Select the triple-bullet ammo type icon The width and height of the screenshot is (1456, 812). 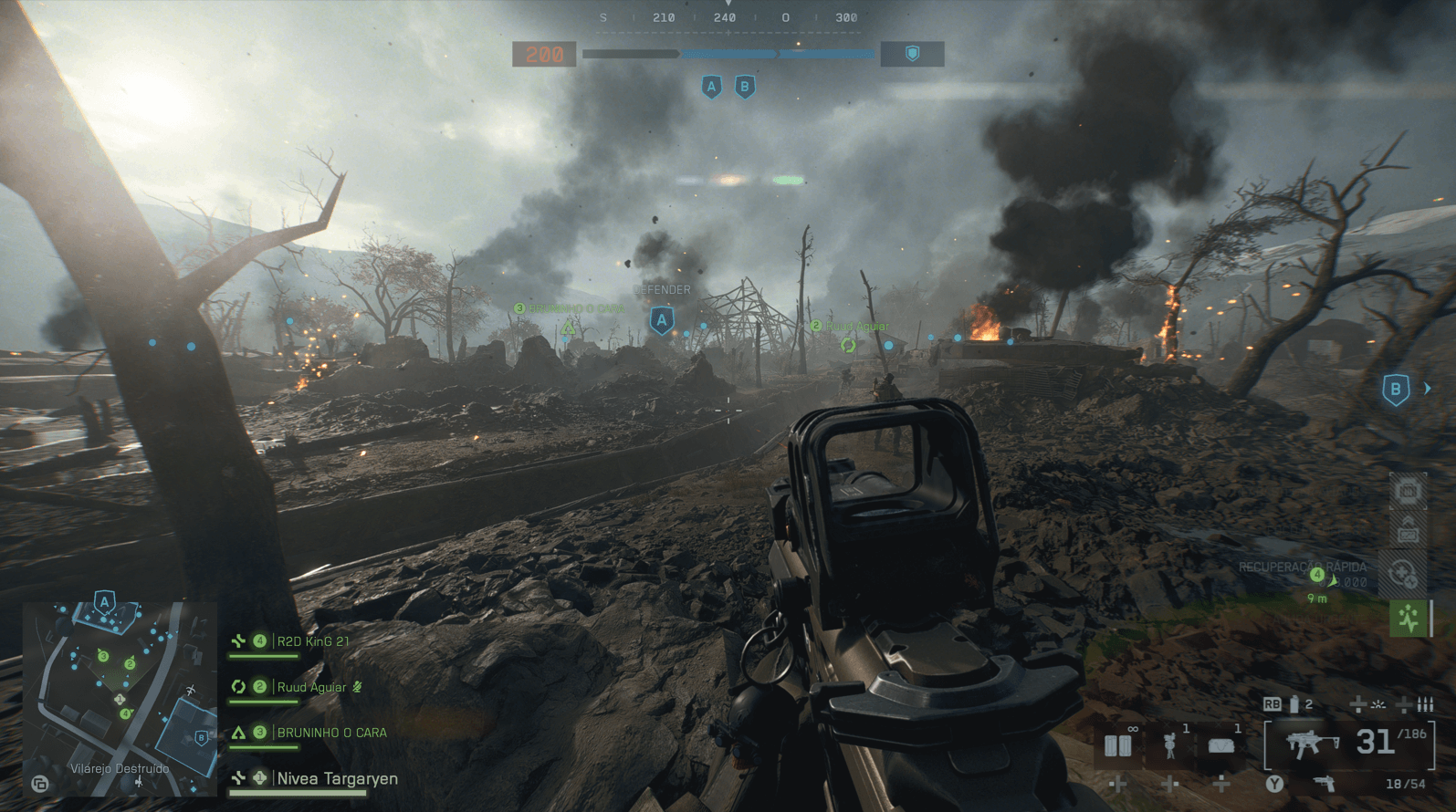pyautogui.click(x=1425, y=704)
